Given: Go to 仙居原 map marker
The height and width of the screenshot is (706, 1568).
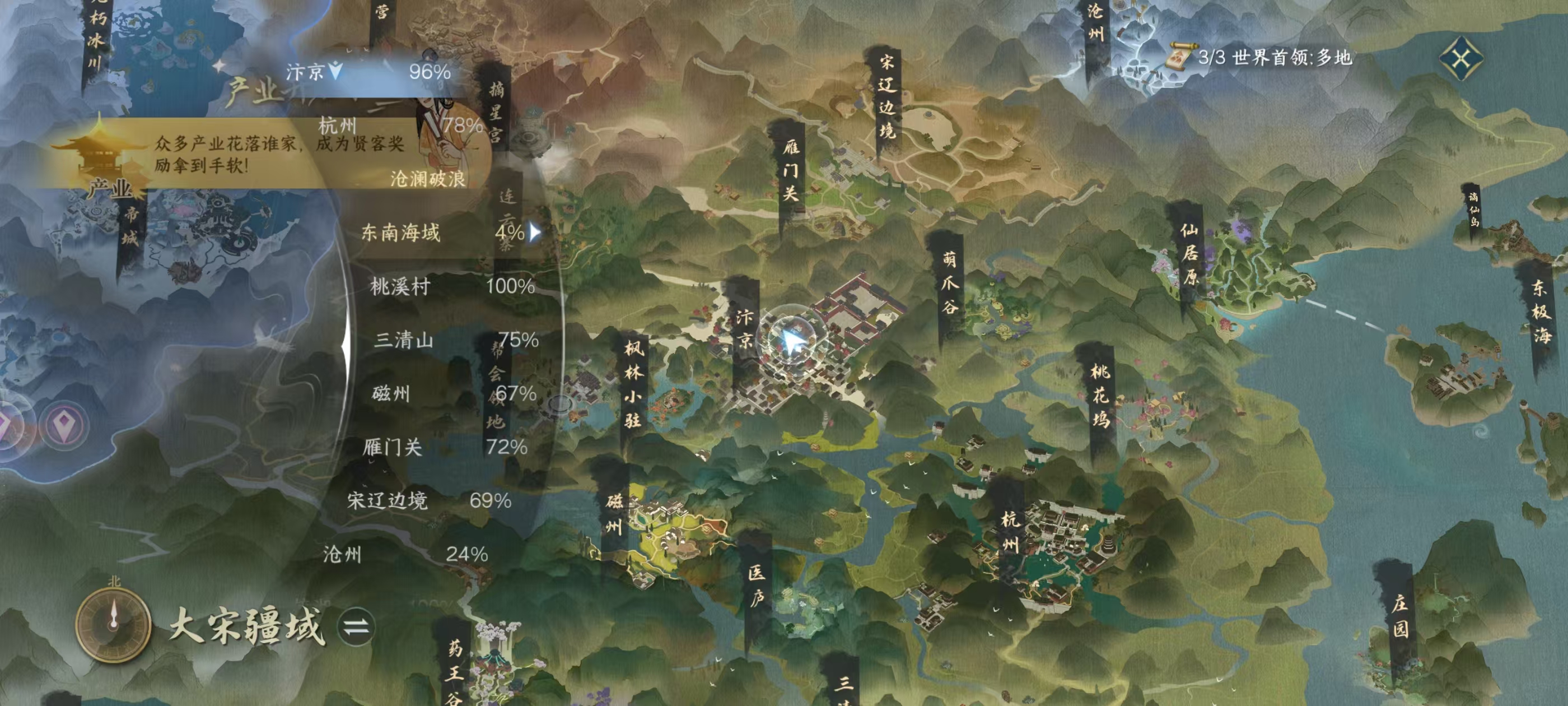Looking at the screenshot, I should coord(1189,254).
